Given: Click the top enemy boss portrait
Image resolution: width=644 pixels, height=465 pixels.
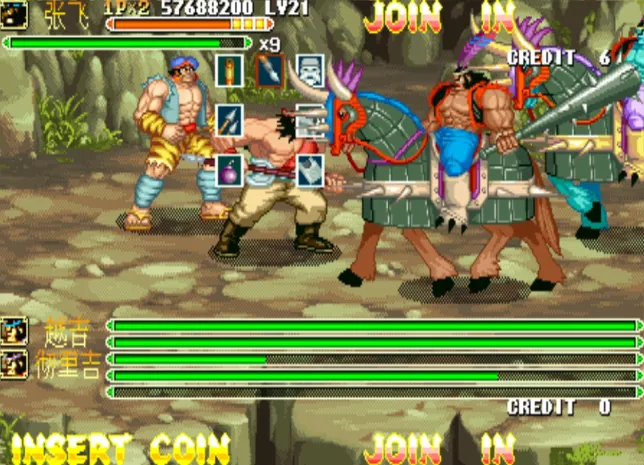Looking at the screenshot, I should [x=14, y=332].
